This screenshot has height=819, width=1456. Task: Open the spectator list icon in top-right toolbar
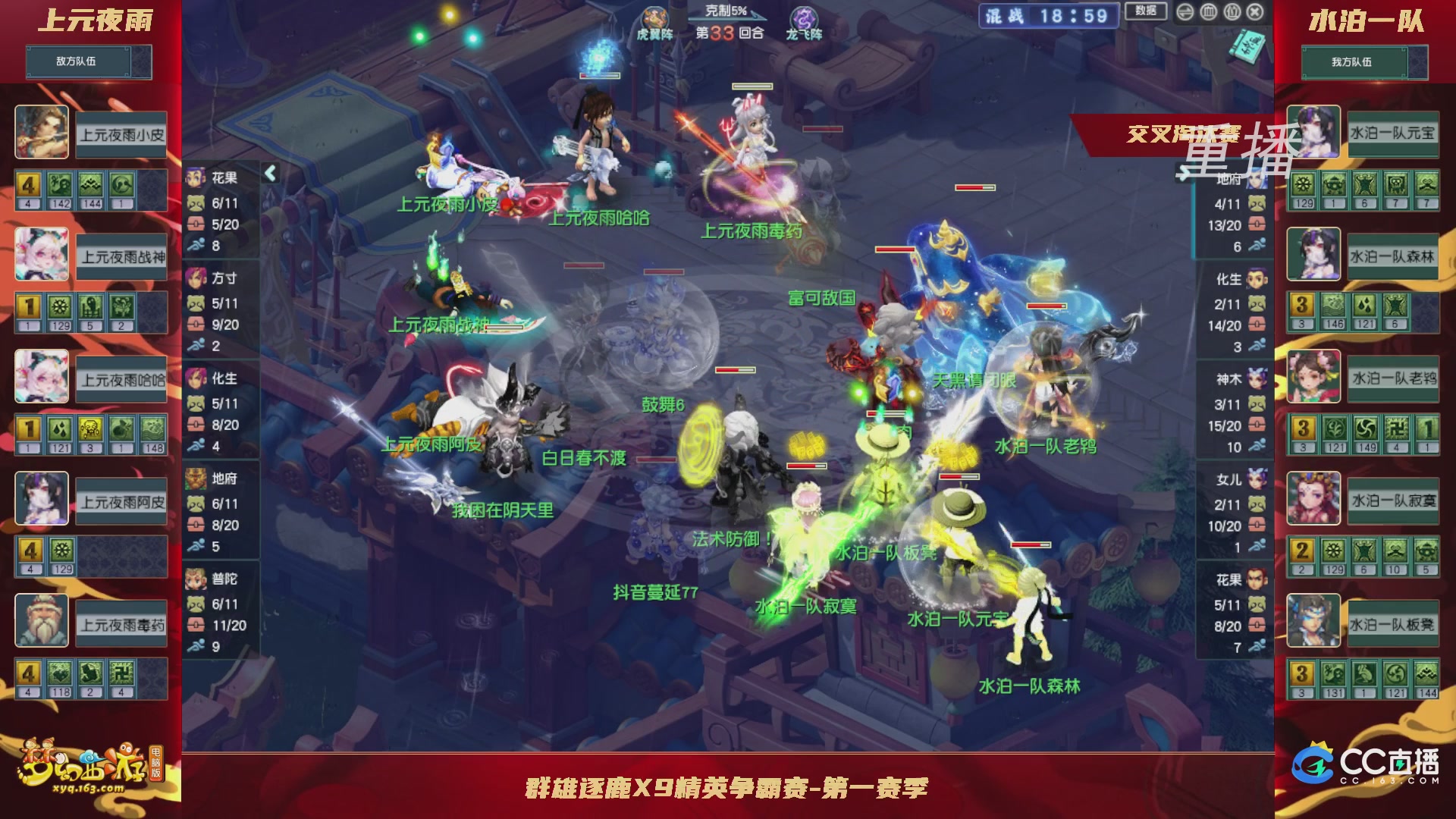[1232, 12]
